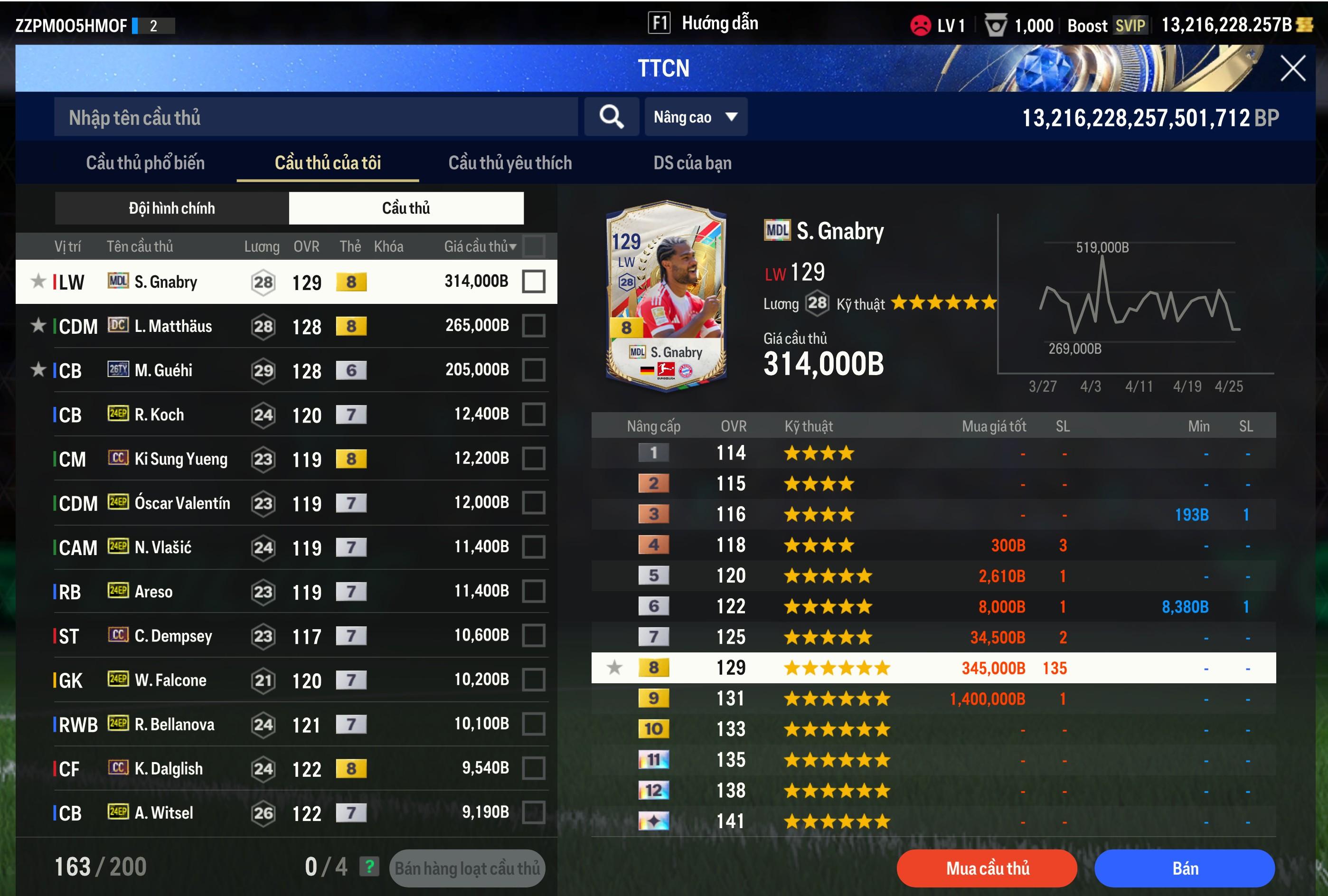The height and width of the screenshot is (896, 1328).
Task: Select the W. Falcone goalkeeper row
Action: pos(286,680)
